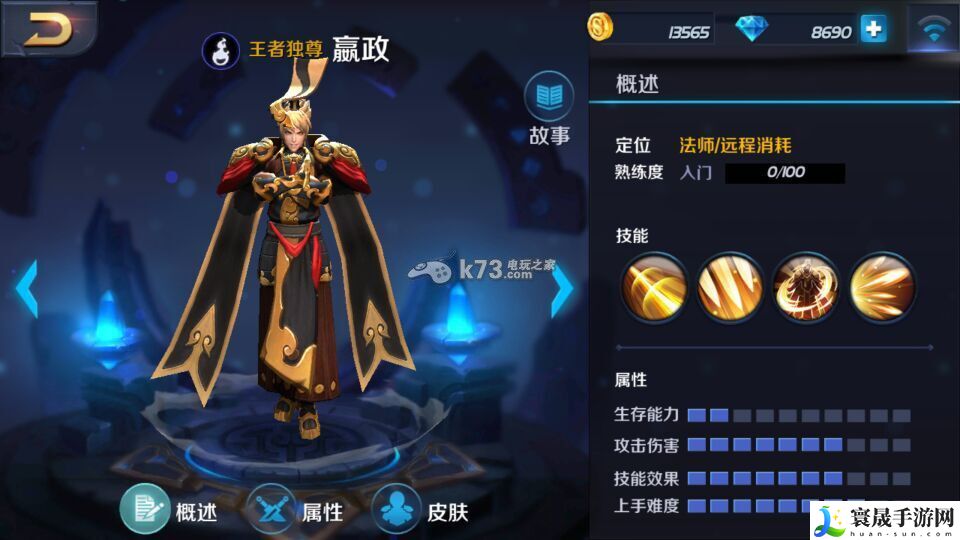Image resolution: width=960 pixels, height=540 pixels.
Task: Tap the blue diamond currency icon
Action: (751, 30)
